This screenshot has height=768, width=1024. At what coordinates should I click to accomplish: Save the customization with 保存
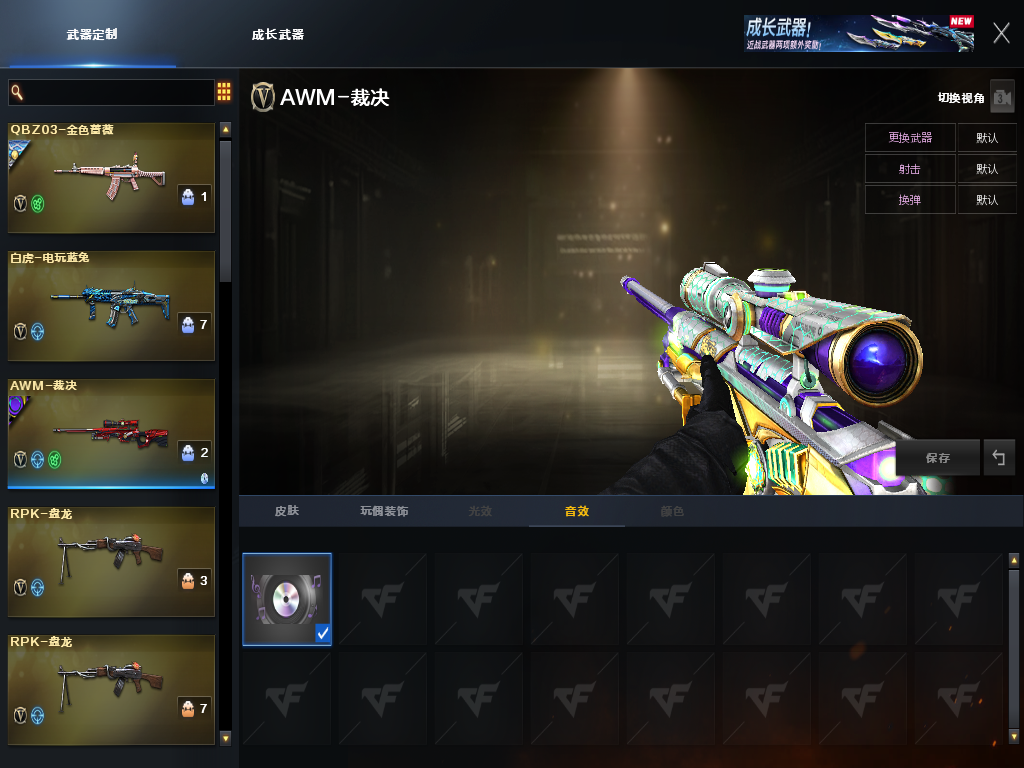938,458
